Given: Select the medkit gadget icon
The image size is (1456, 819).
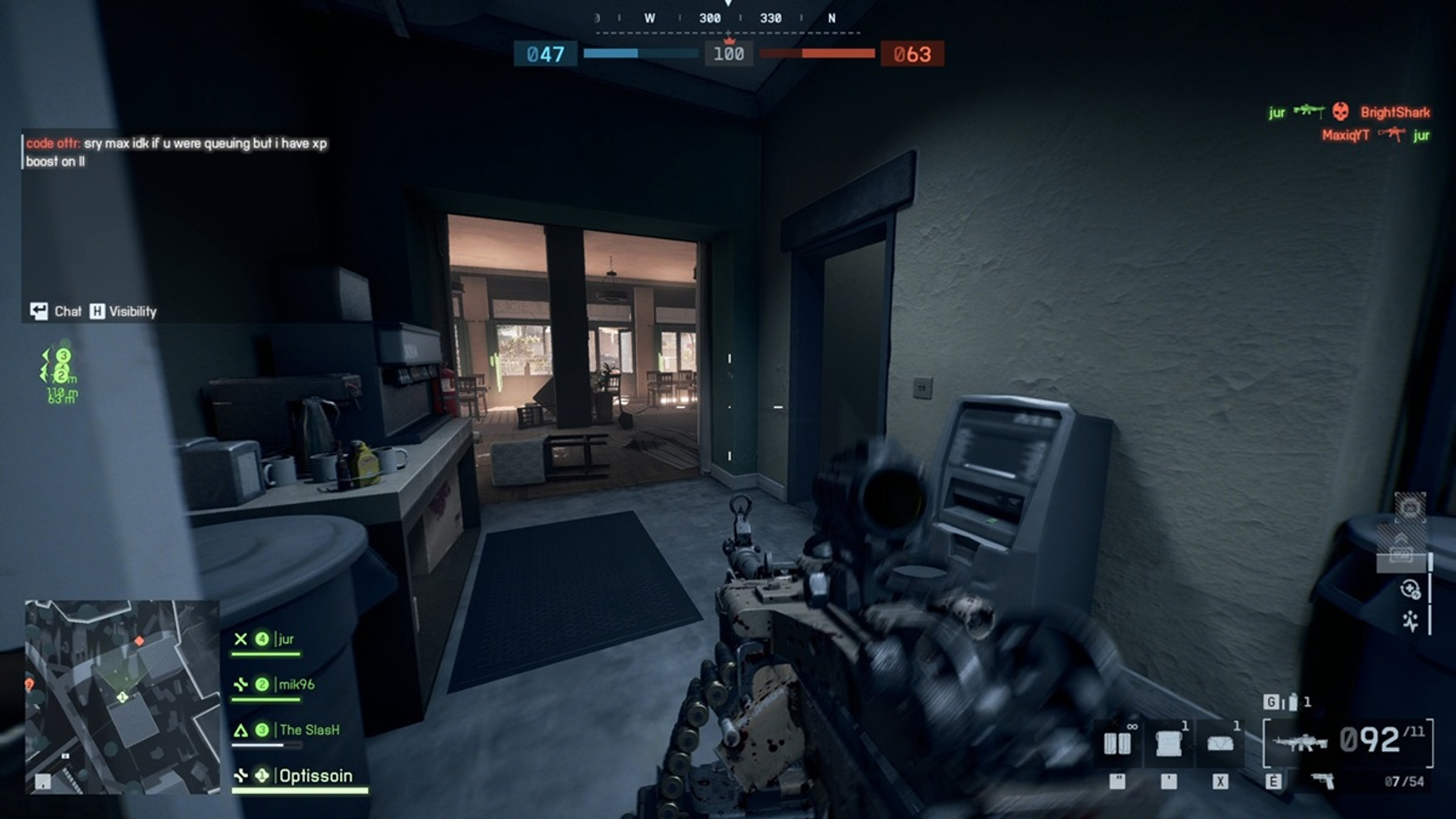Looking at the screenshot, I should point(1168,744).
